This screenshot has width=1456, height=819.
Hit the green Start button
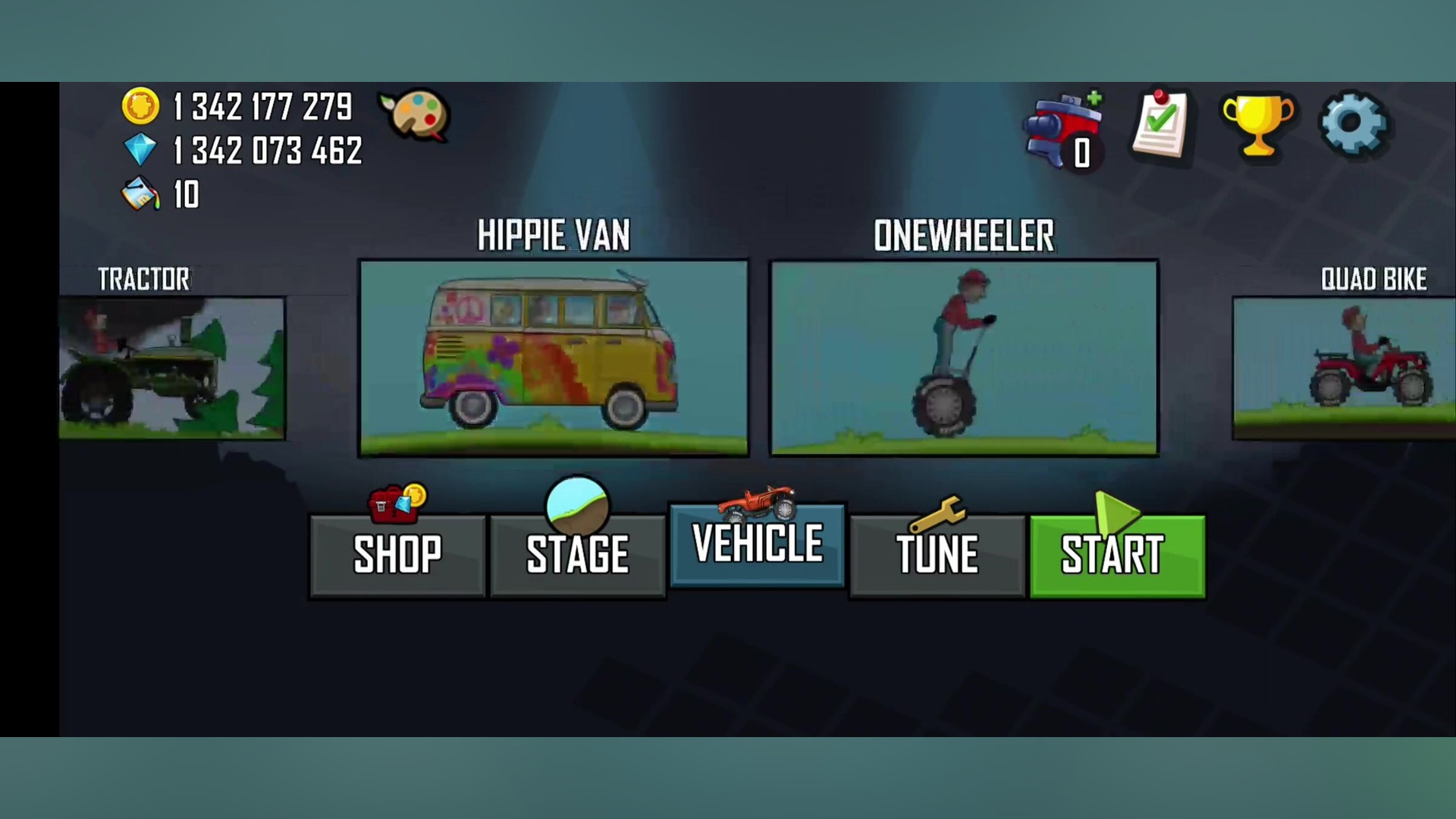1117,556
